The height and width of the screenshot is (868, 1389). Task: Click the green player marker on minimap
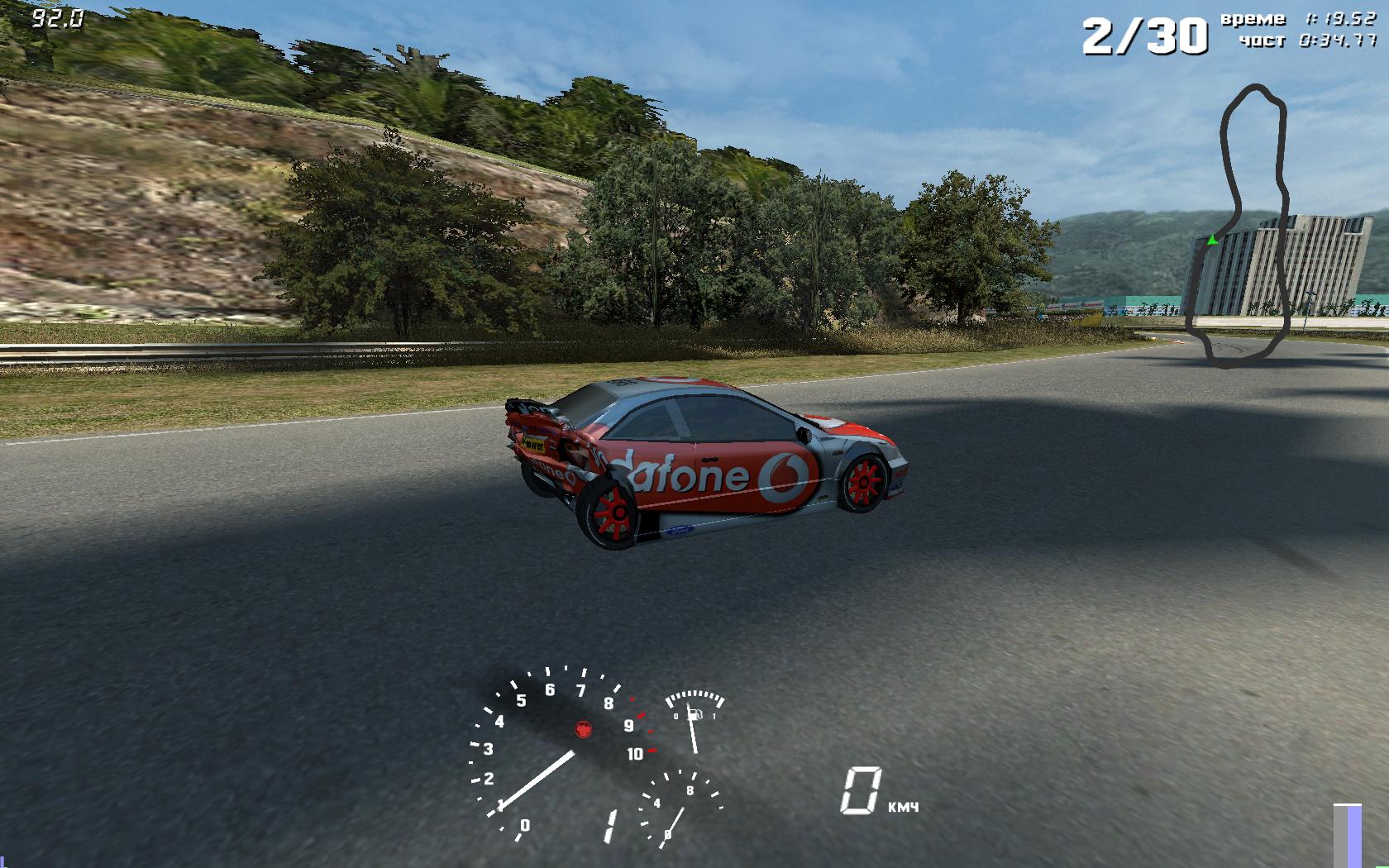[1212, 240]
